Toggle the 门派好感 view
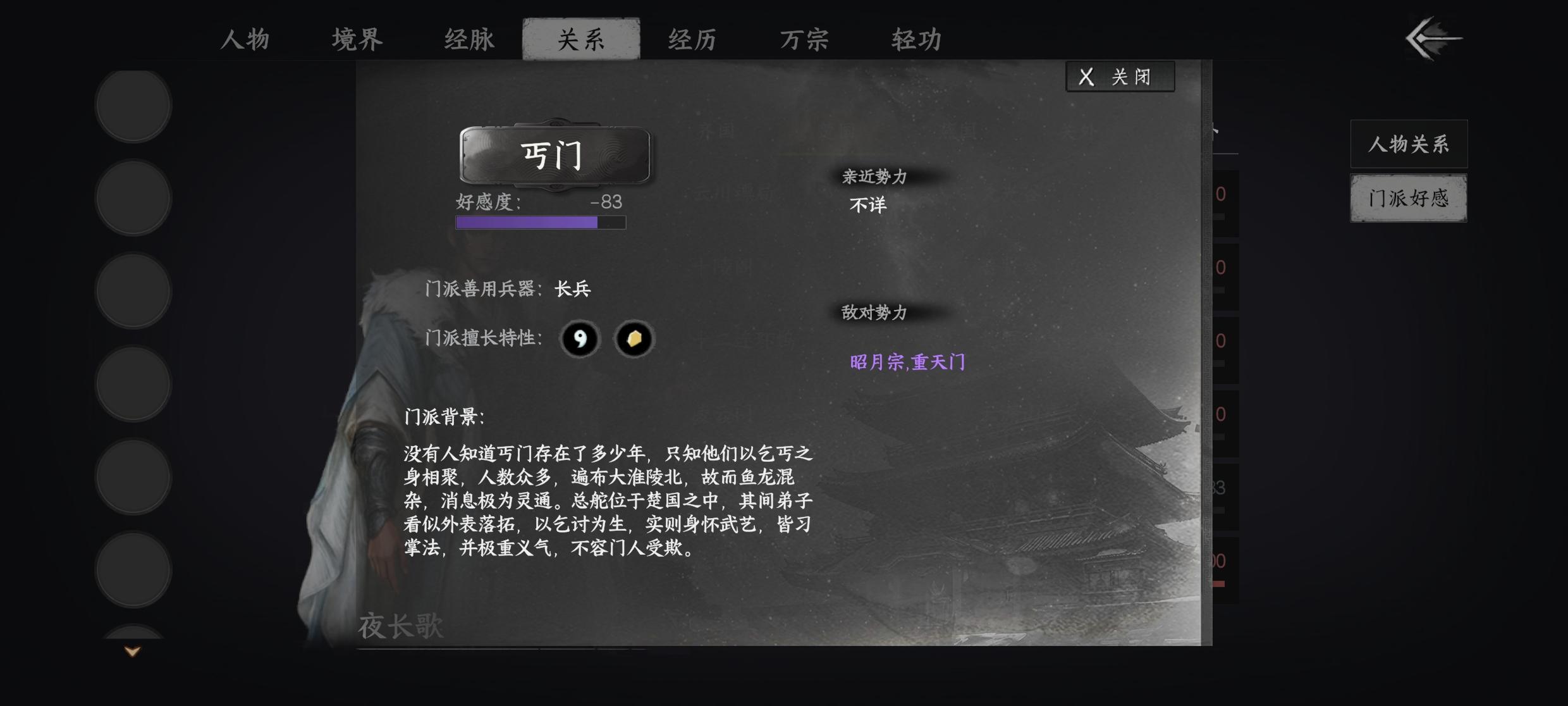The width and height of the screenshot is (1568, 706). coord(1409,198)
